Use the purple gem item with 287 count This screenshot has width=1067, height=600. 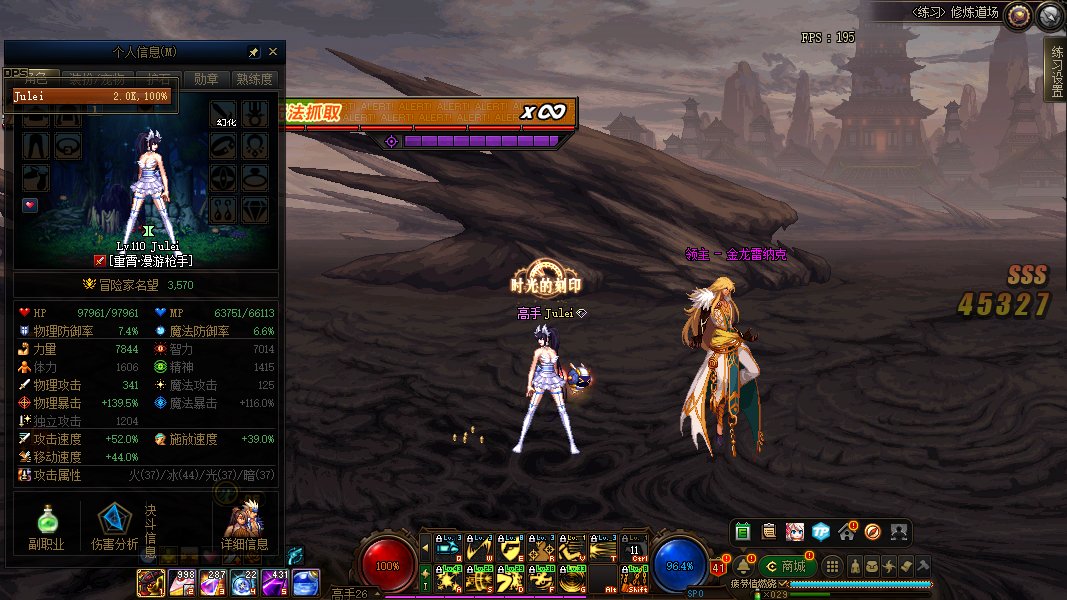[213, 582]
